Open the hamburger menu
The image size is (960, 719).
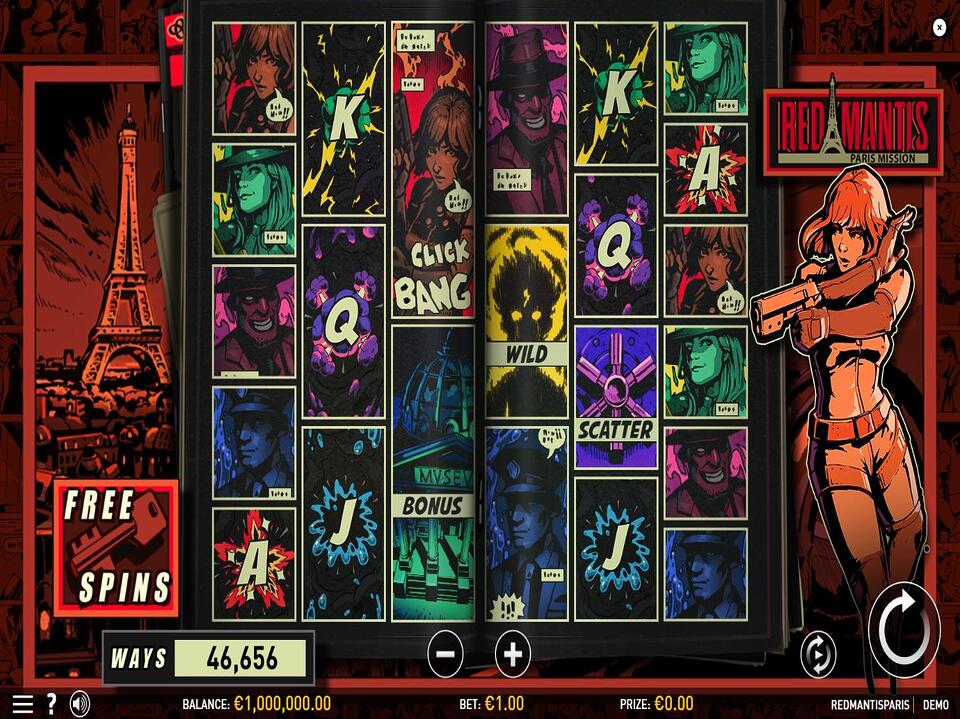click(22, 704)
